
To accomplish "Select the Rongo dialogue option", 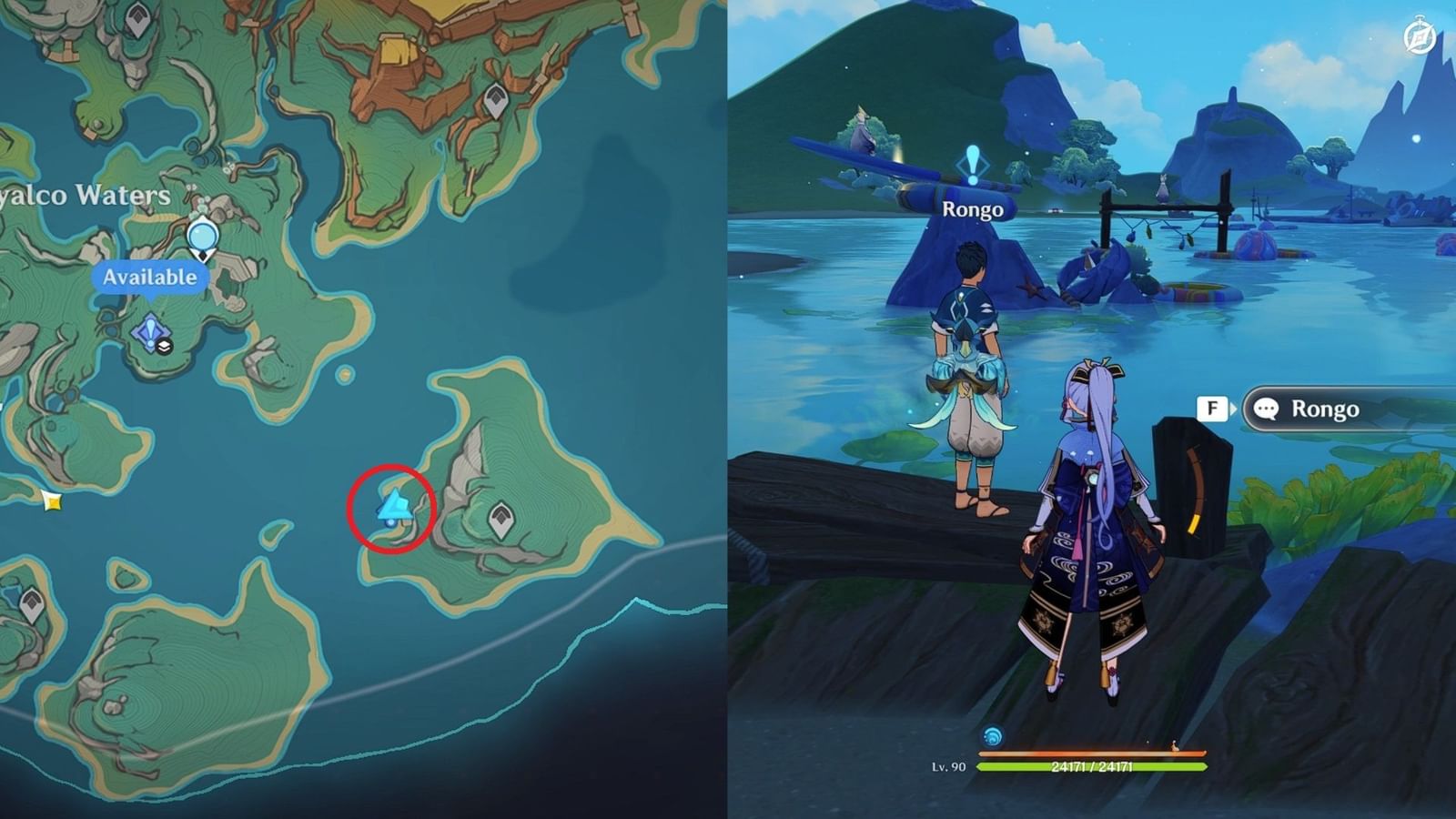I will pos(1326,409).
